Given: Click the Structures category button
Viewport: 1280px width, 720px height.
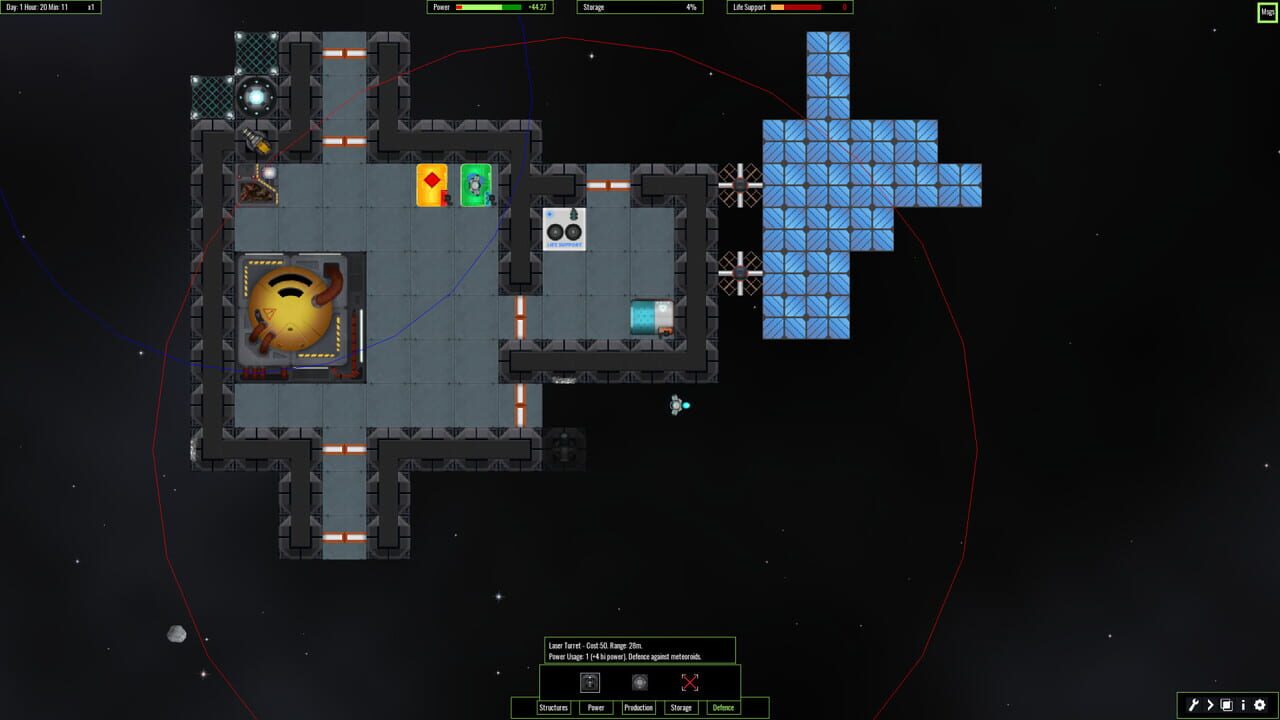Looking at the screenshot, I should tap(553, 707).
